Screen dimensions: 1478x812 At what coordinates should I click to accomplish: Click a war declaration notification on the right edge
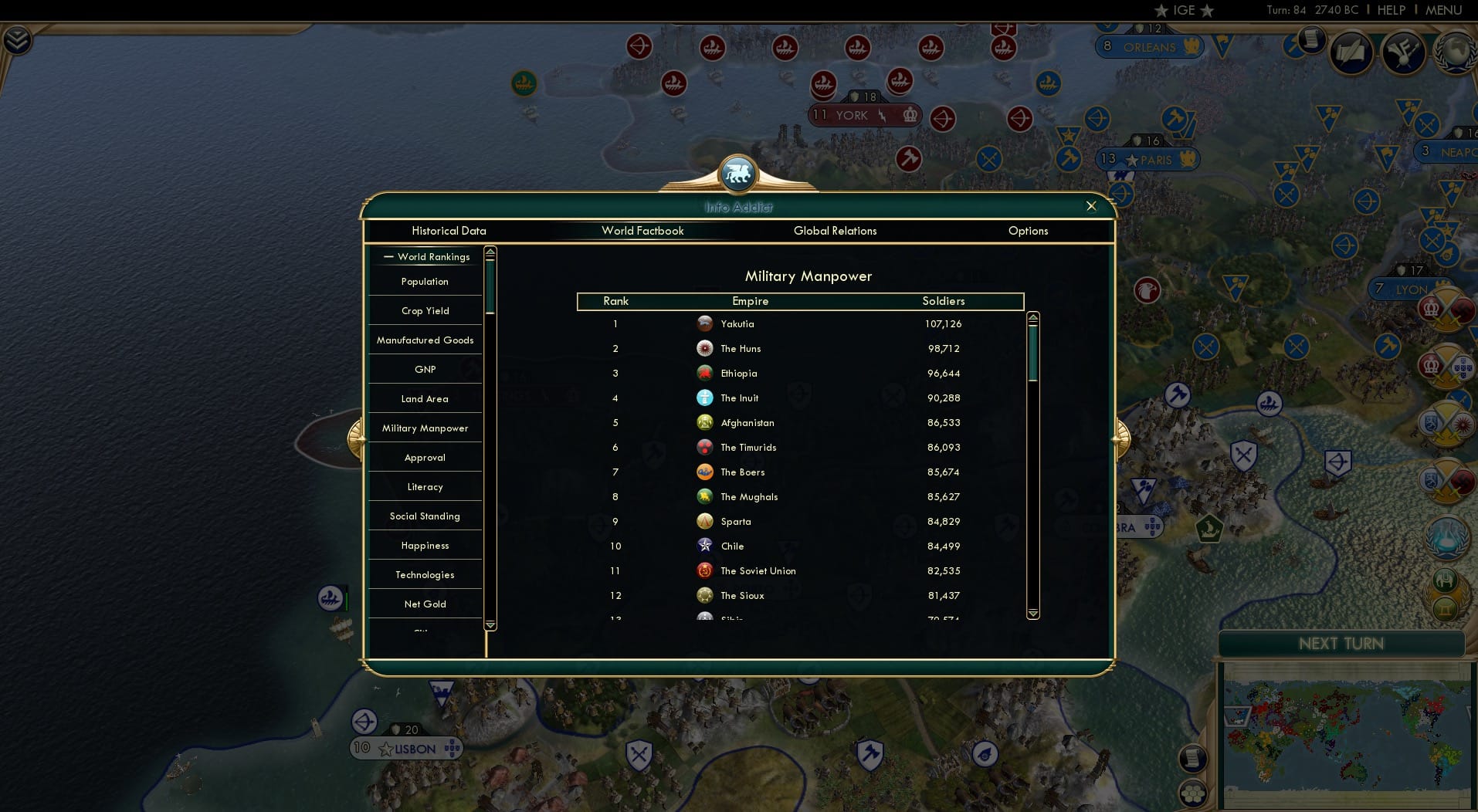coord(1449,307)
